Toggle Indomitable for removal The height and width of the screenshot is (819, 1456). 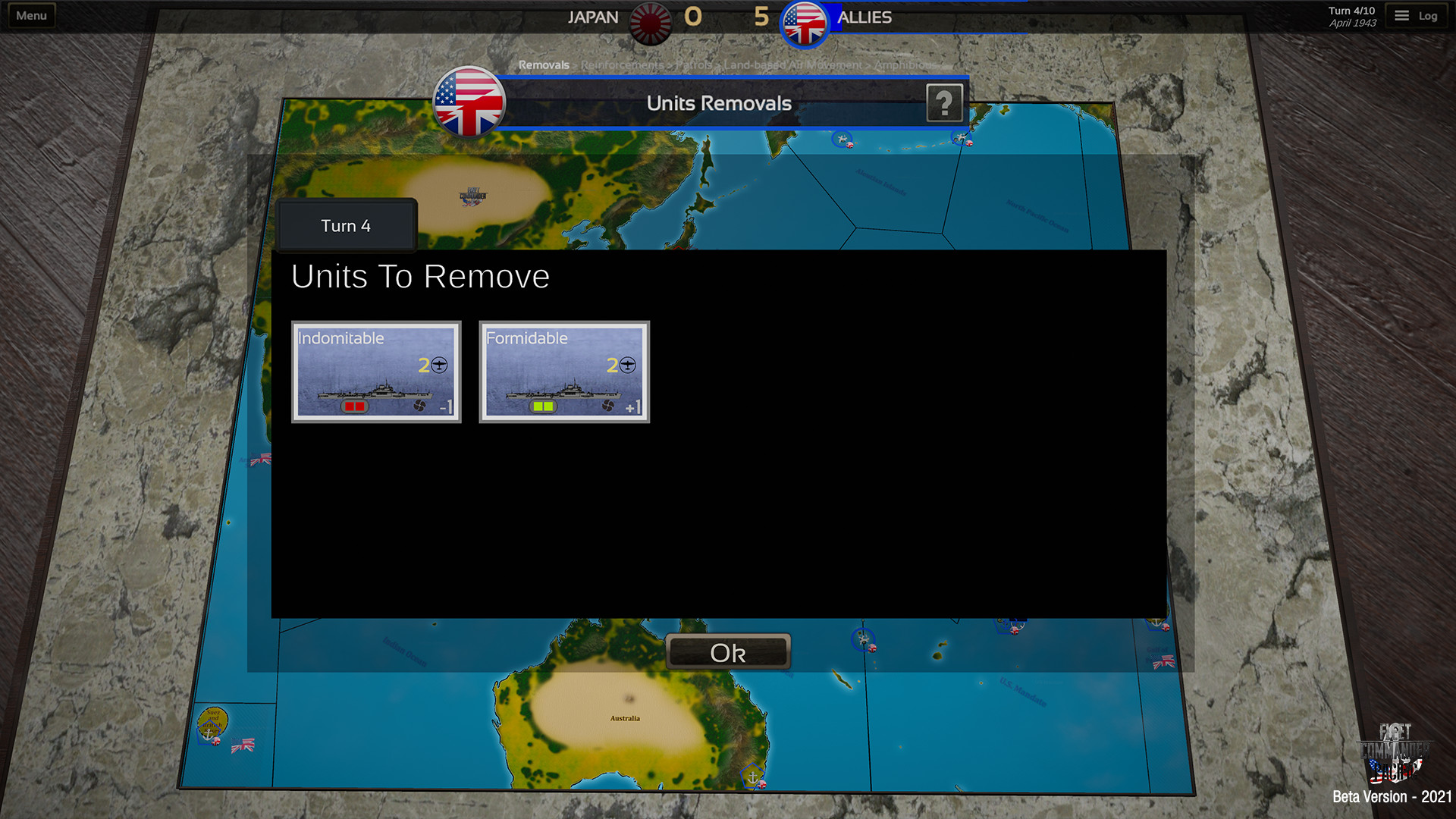click(376, 372)
